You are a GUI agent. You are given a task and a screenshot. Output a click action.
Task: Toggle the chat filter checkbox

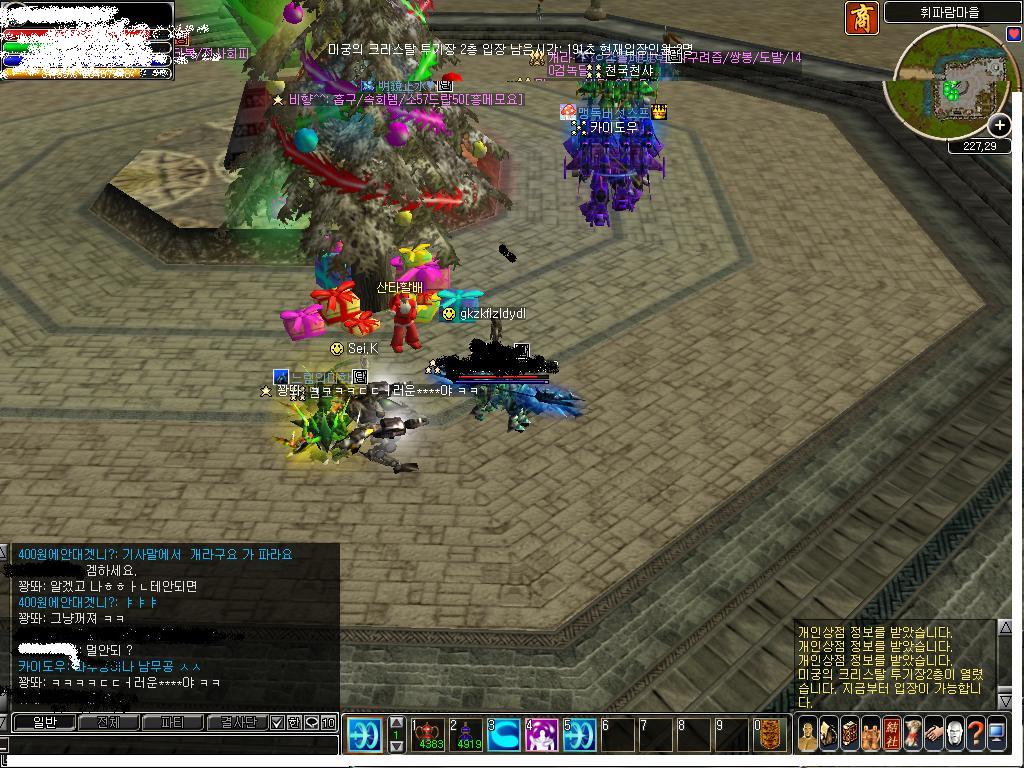[x=278, y=722]
